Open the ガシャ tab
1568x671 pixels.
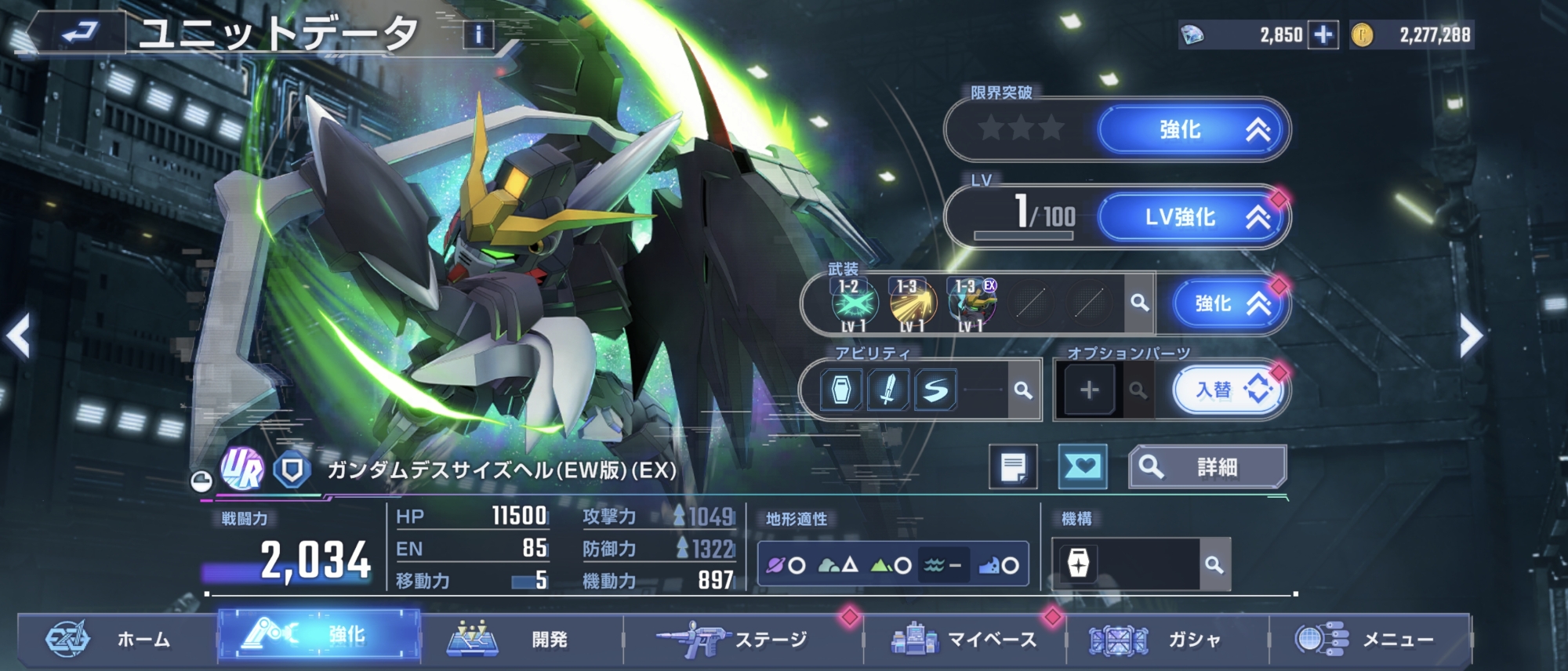(1167, 640)
